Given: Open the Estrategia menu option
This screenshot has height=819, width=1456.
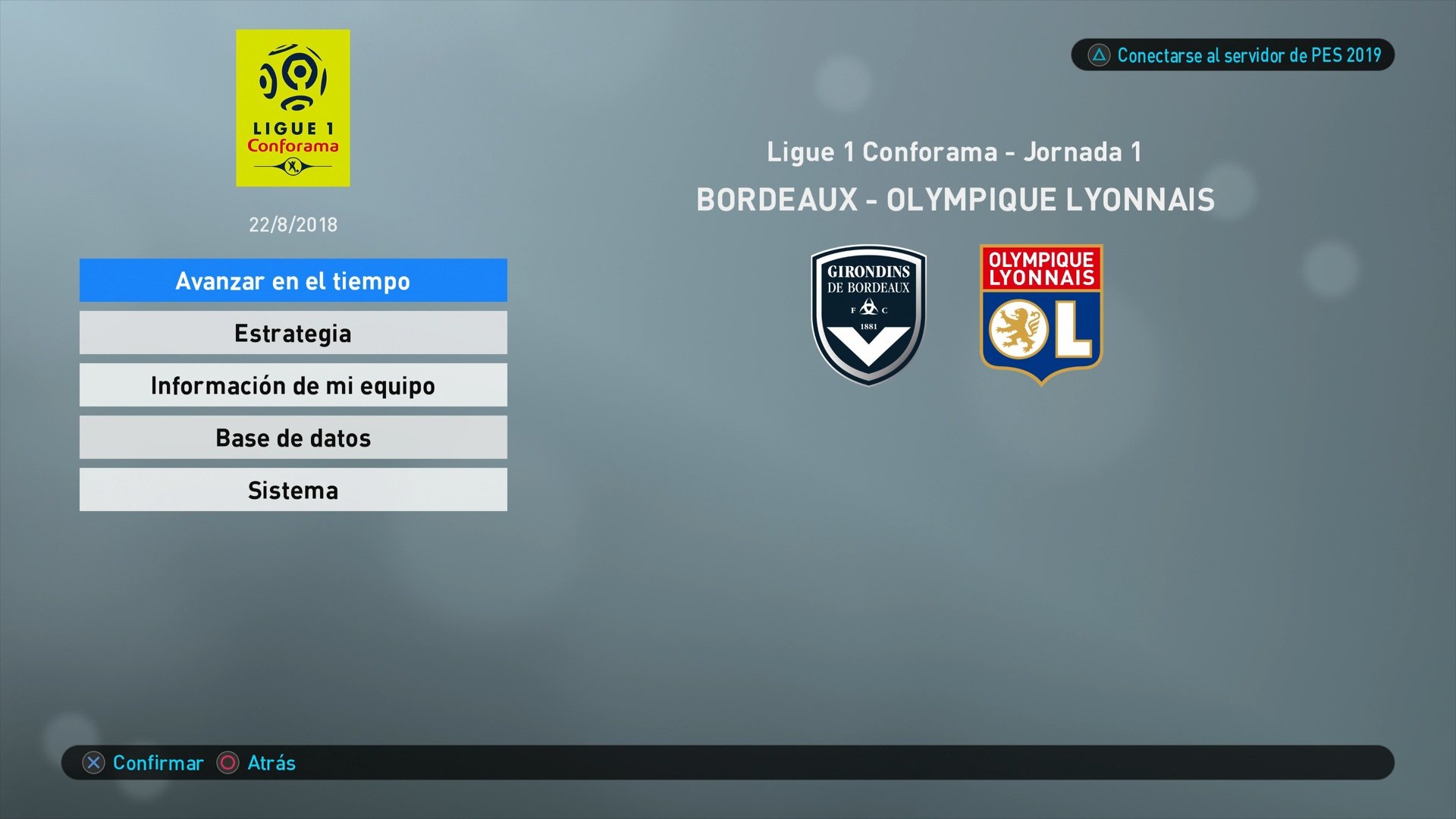Looking at the screenshot, I should pyautogui.click(x=293, y=332).
